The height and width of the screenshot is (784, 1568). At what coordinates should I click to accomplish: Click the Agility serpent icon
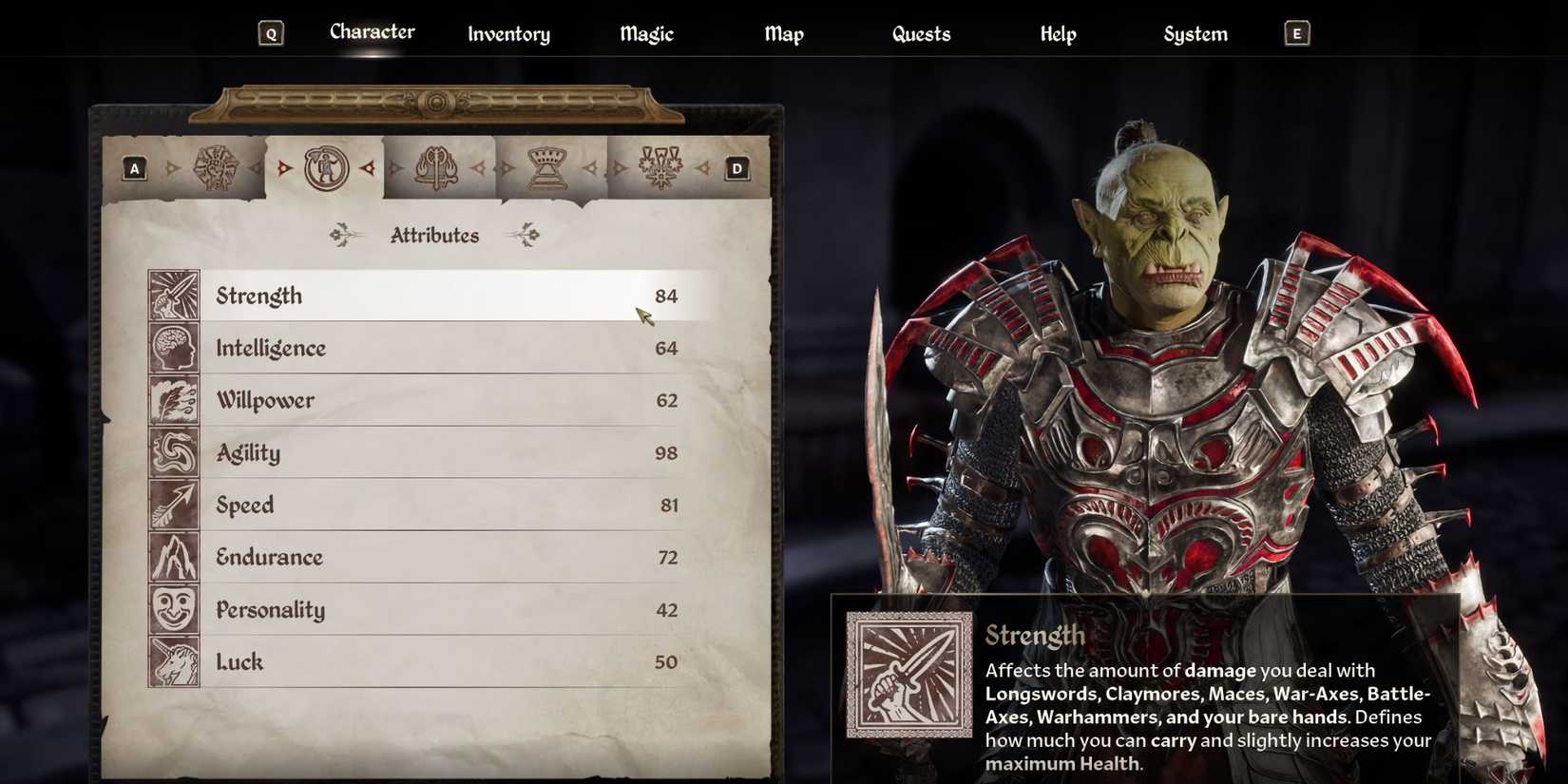coord(173,452)
